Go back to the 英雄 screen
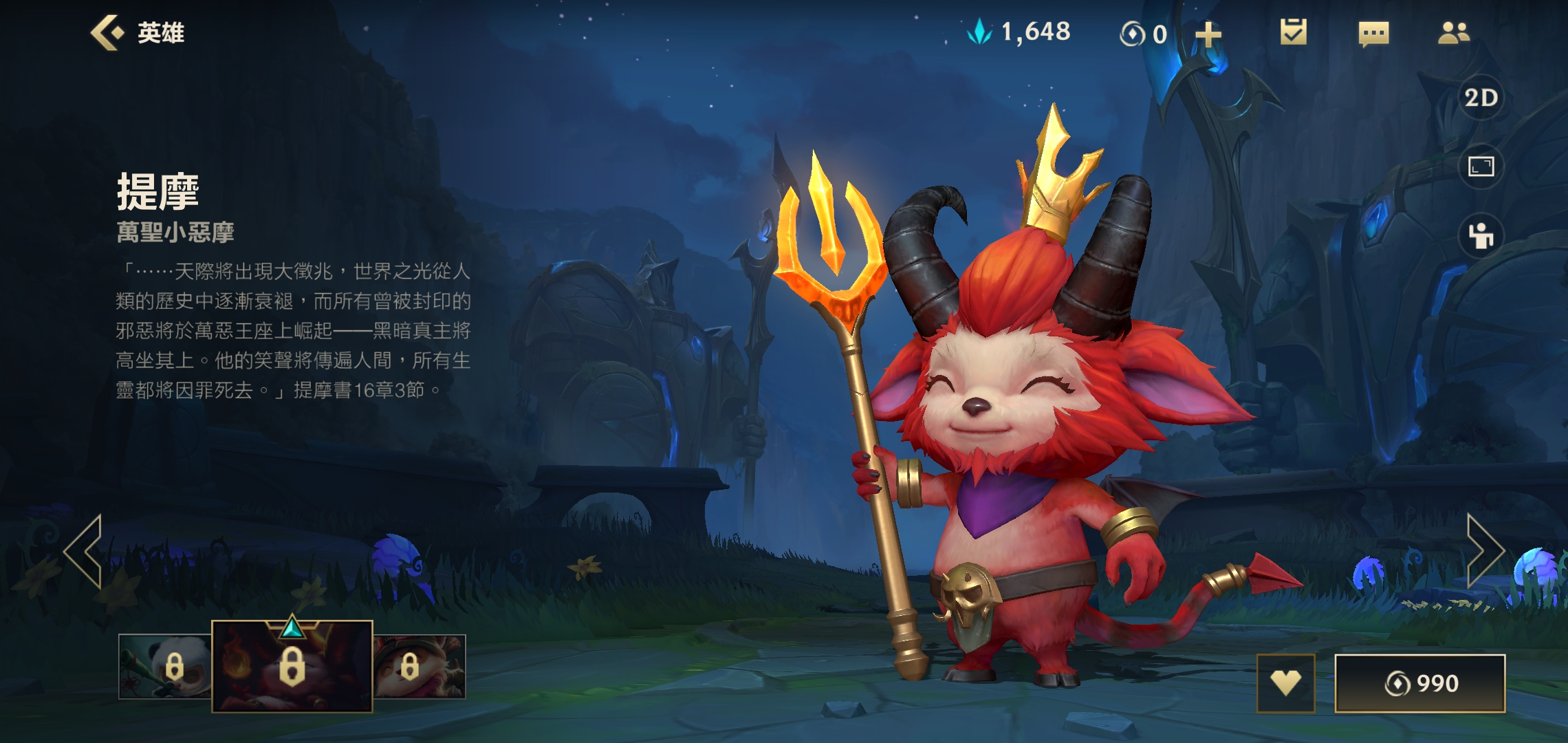Viewport: 1568px width, 743px height. 138,33
